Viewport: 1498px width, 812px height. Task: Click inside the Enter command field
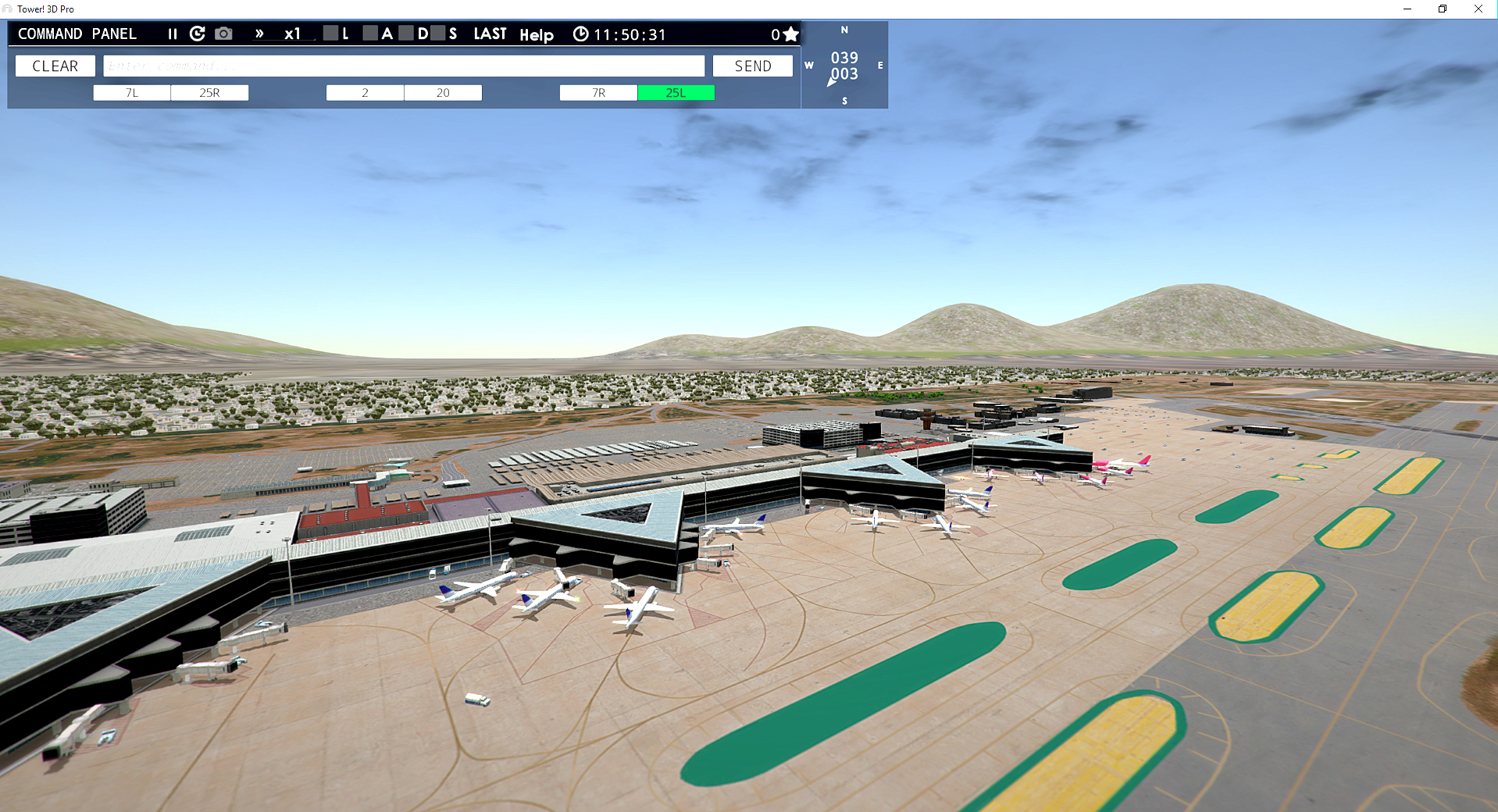[403, 66]
